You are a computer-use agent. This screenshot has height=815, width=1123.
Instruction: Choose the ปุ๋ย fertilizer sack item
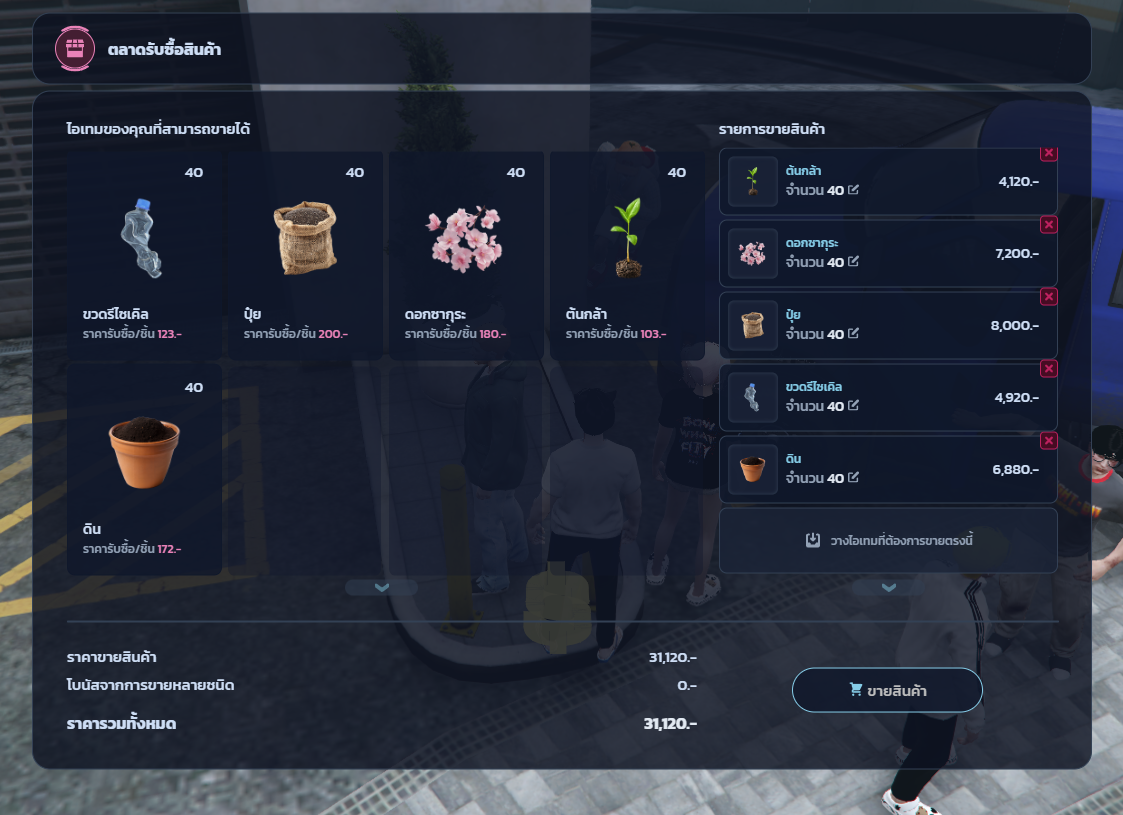tap(305, 255)
